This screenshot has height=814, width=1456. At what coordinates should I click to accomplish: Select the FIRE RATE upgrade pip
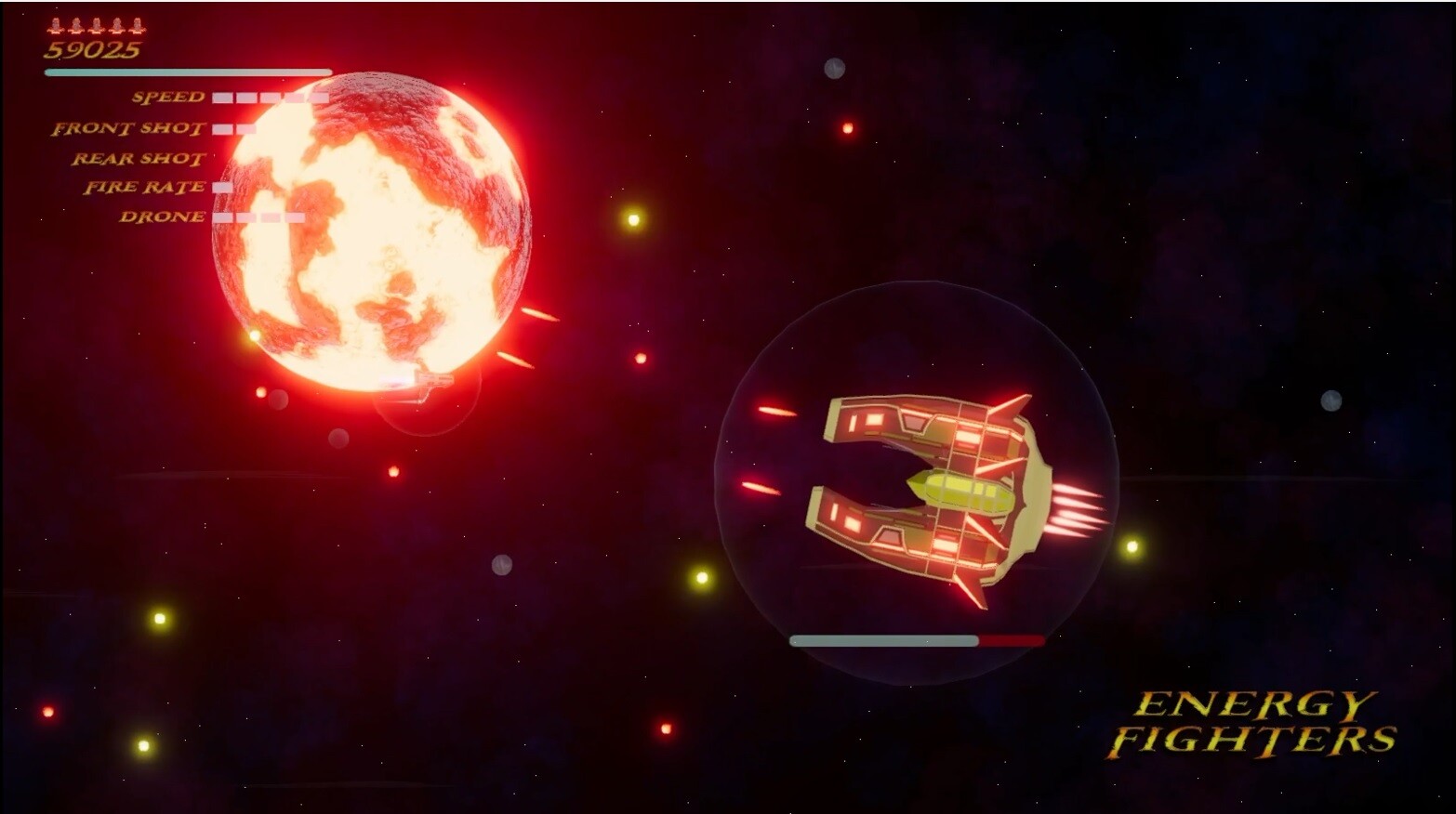pyautogui.click(x=220, y=187)
